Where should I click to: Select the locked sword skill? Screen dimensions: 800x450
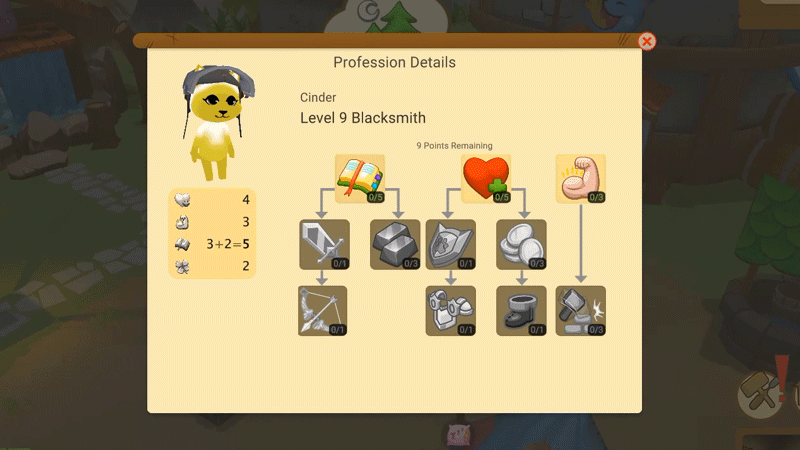323,244
